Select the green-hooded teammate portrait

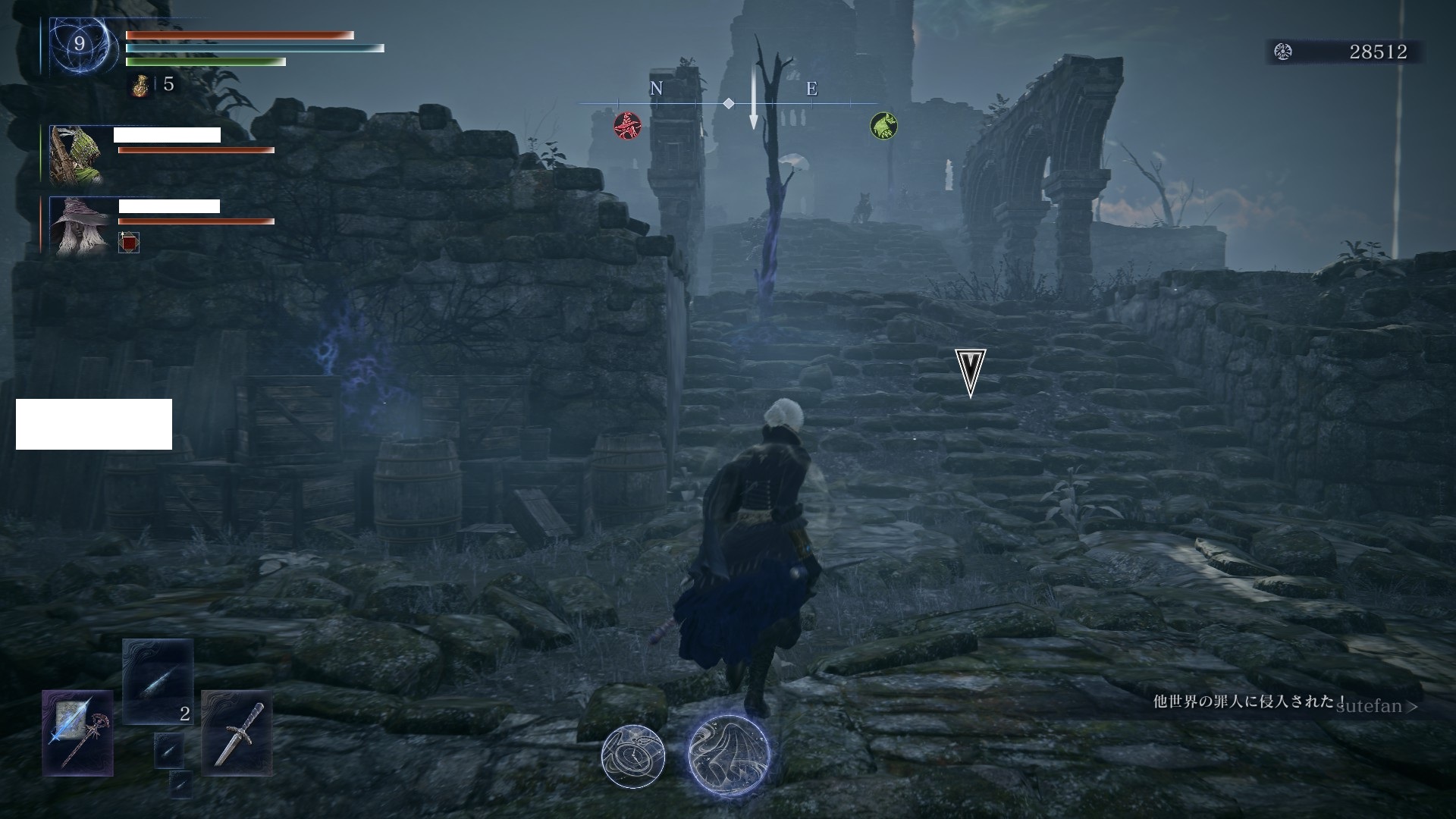click(x=75, y=155)
